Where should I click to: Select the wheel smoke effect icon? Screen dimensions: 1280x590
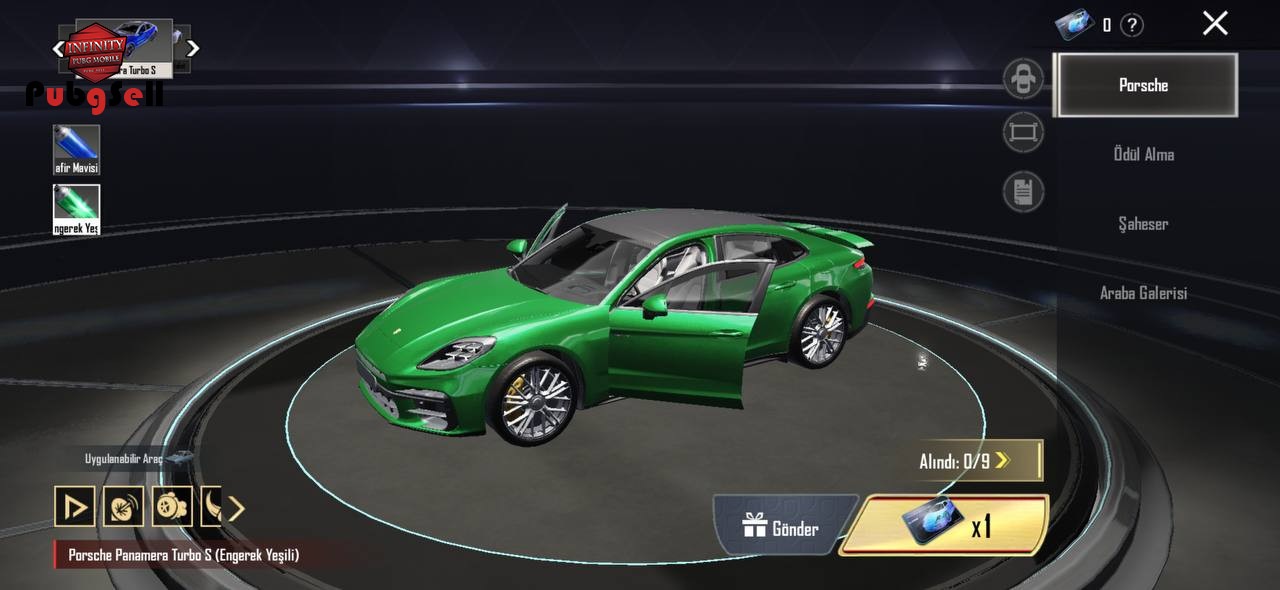pos(172,507)
